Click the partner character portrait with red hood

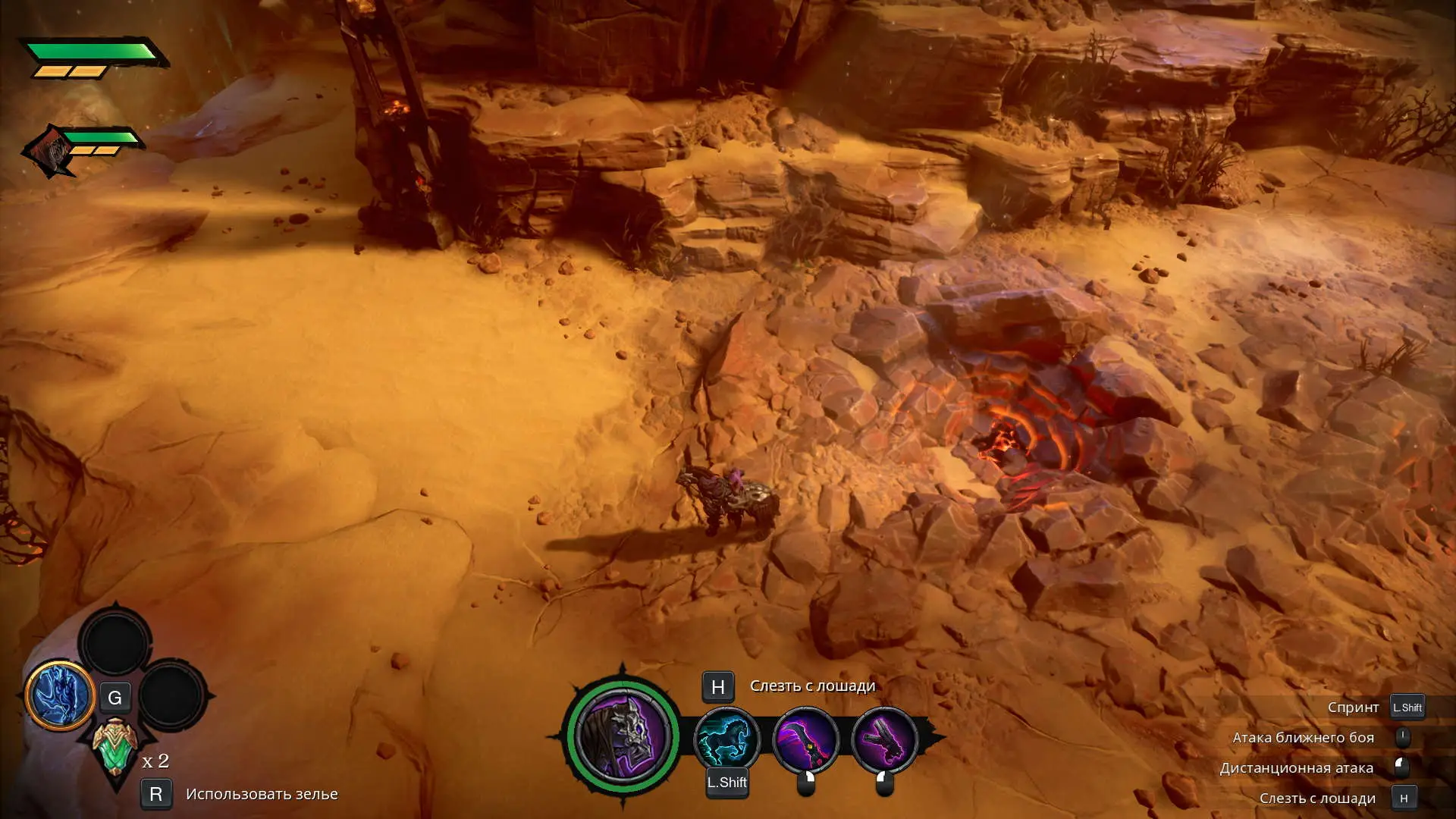pos(50,151)
